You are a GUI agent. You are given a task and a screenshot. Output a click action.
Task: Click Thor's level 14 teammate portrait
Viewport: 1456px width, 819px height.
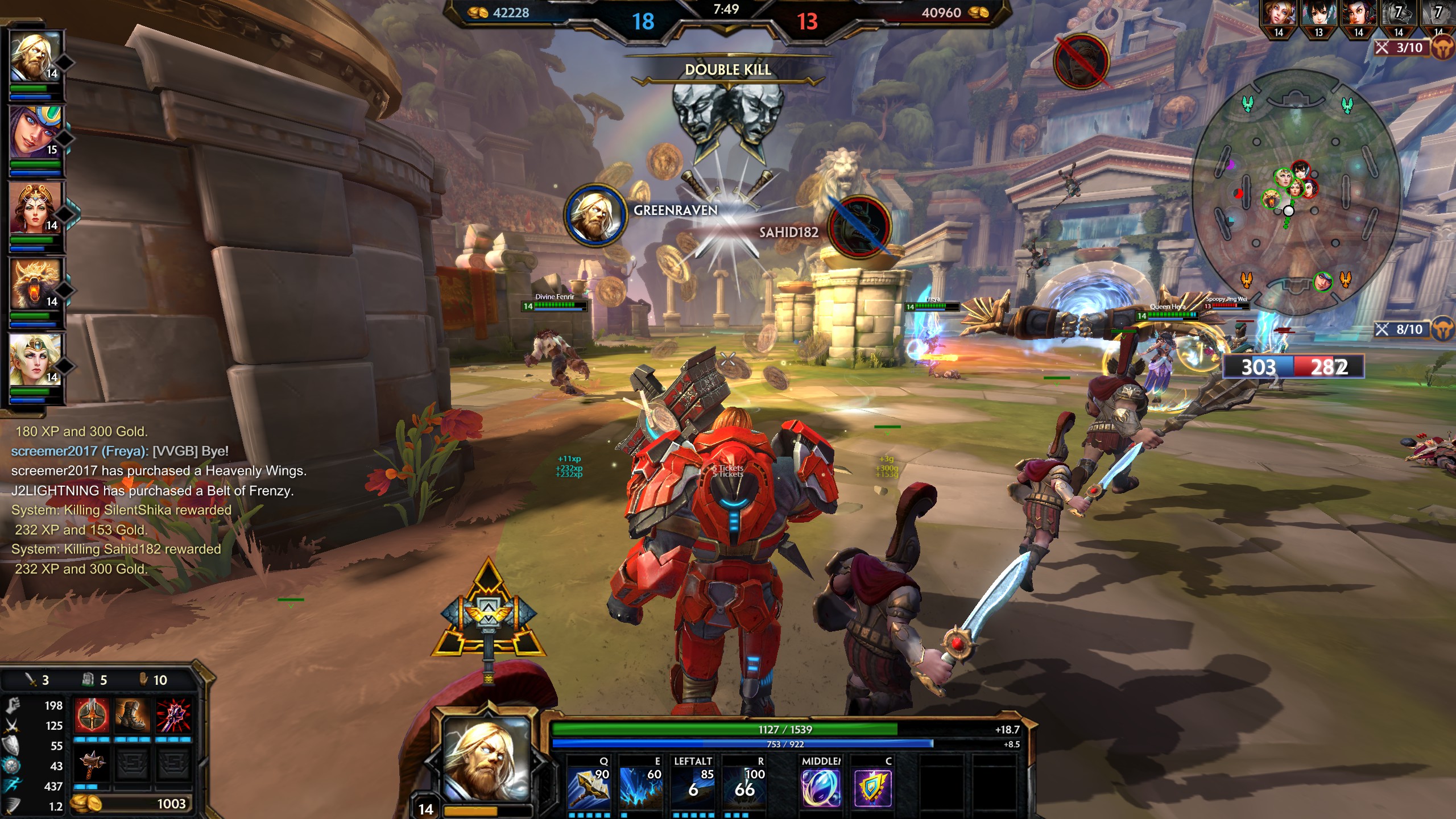tap(35, 57)
